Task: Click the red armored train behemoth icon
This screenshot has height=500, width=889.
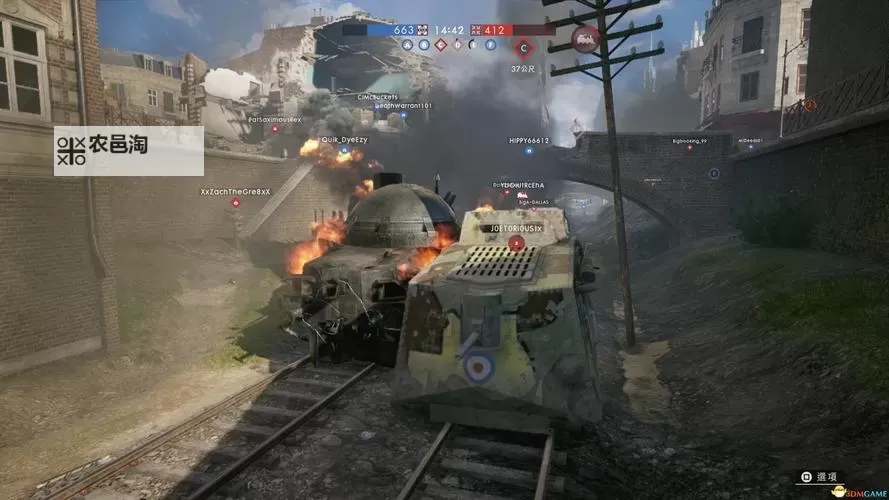Action: [585, 38]
